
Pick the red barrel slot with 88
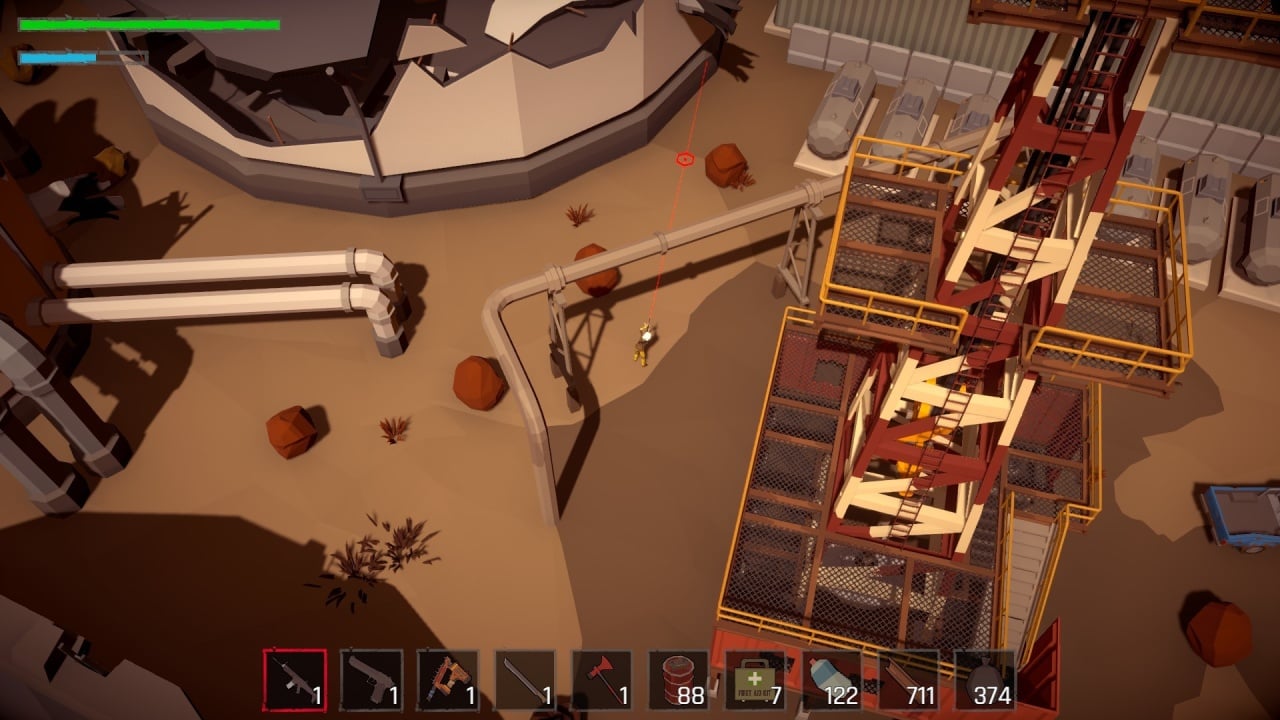coord(679,680)
